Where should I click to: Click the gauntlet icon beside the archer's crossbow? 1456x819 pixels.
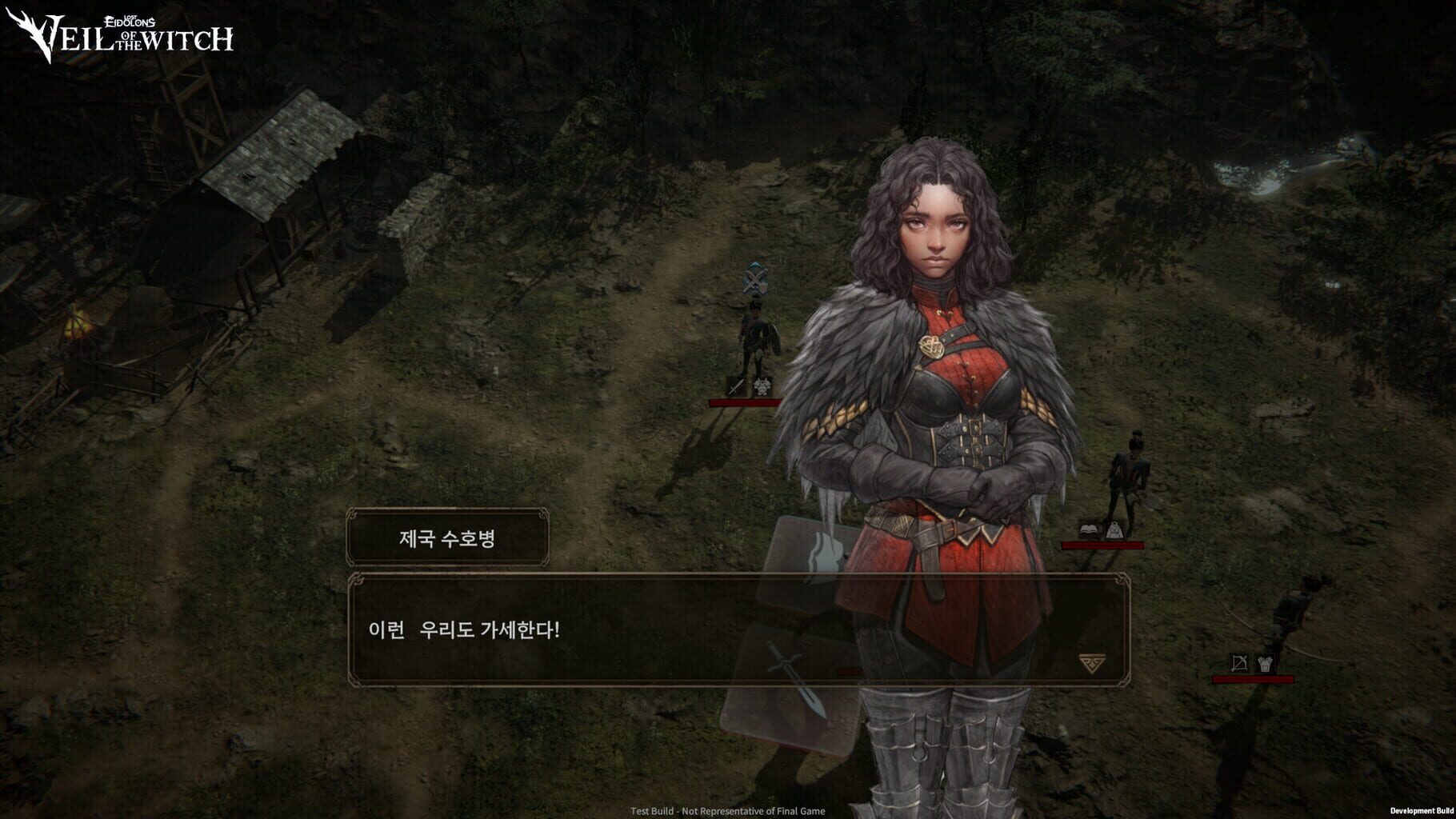point(1265,662)
